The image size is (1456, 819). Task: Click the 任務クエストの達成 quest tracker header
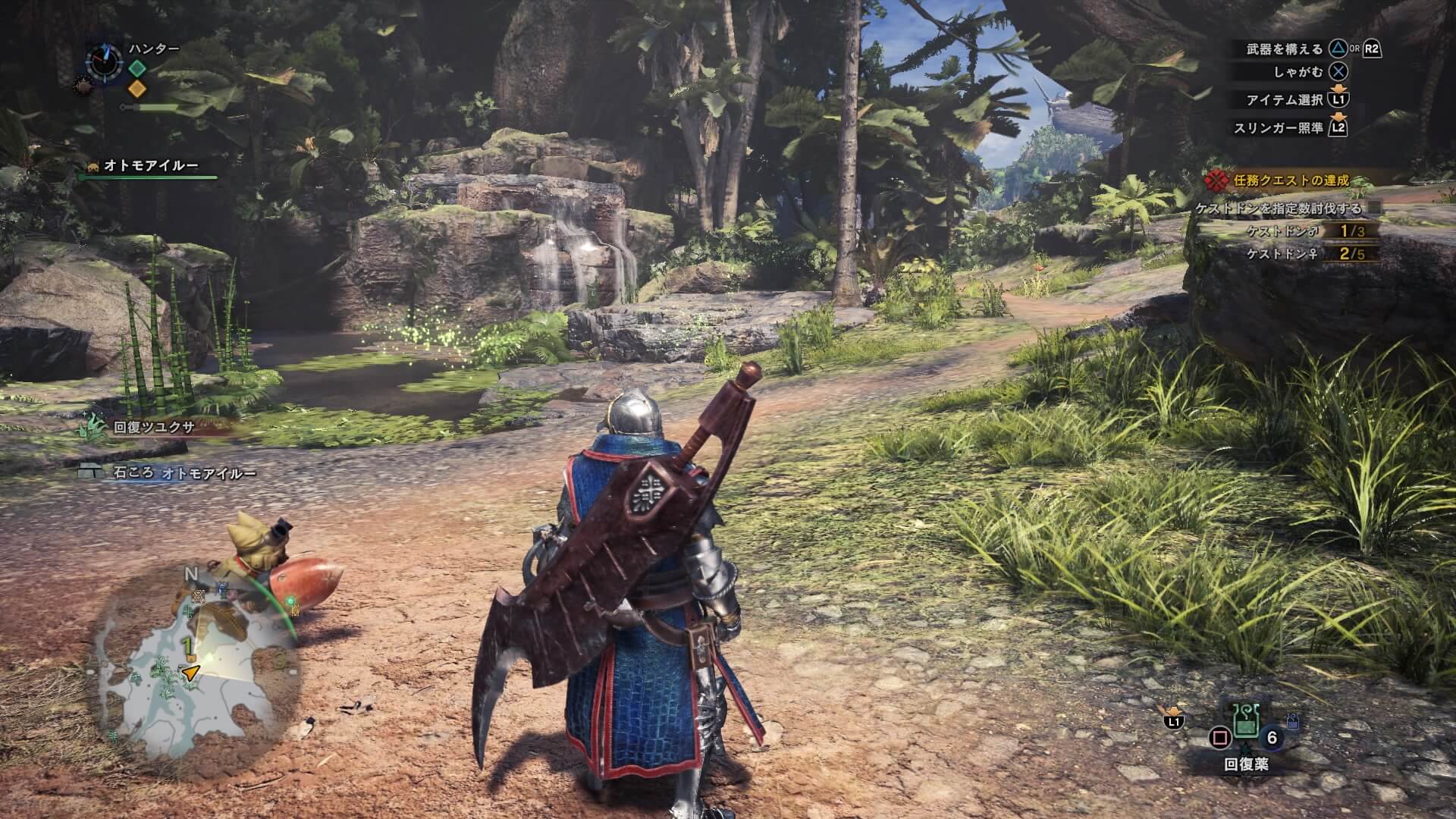point(1291,180)
